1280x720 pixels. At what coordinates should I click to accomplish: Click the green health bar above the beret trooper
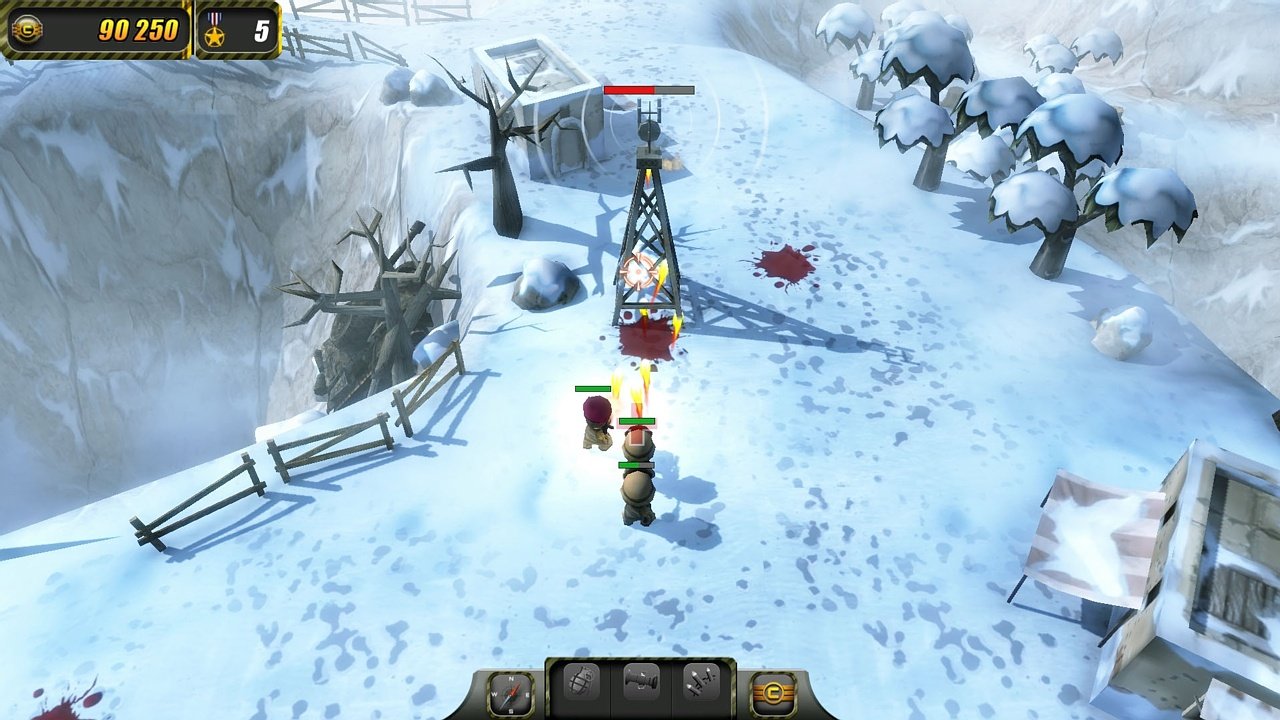tap(594, 390)
